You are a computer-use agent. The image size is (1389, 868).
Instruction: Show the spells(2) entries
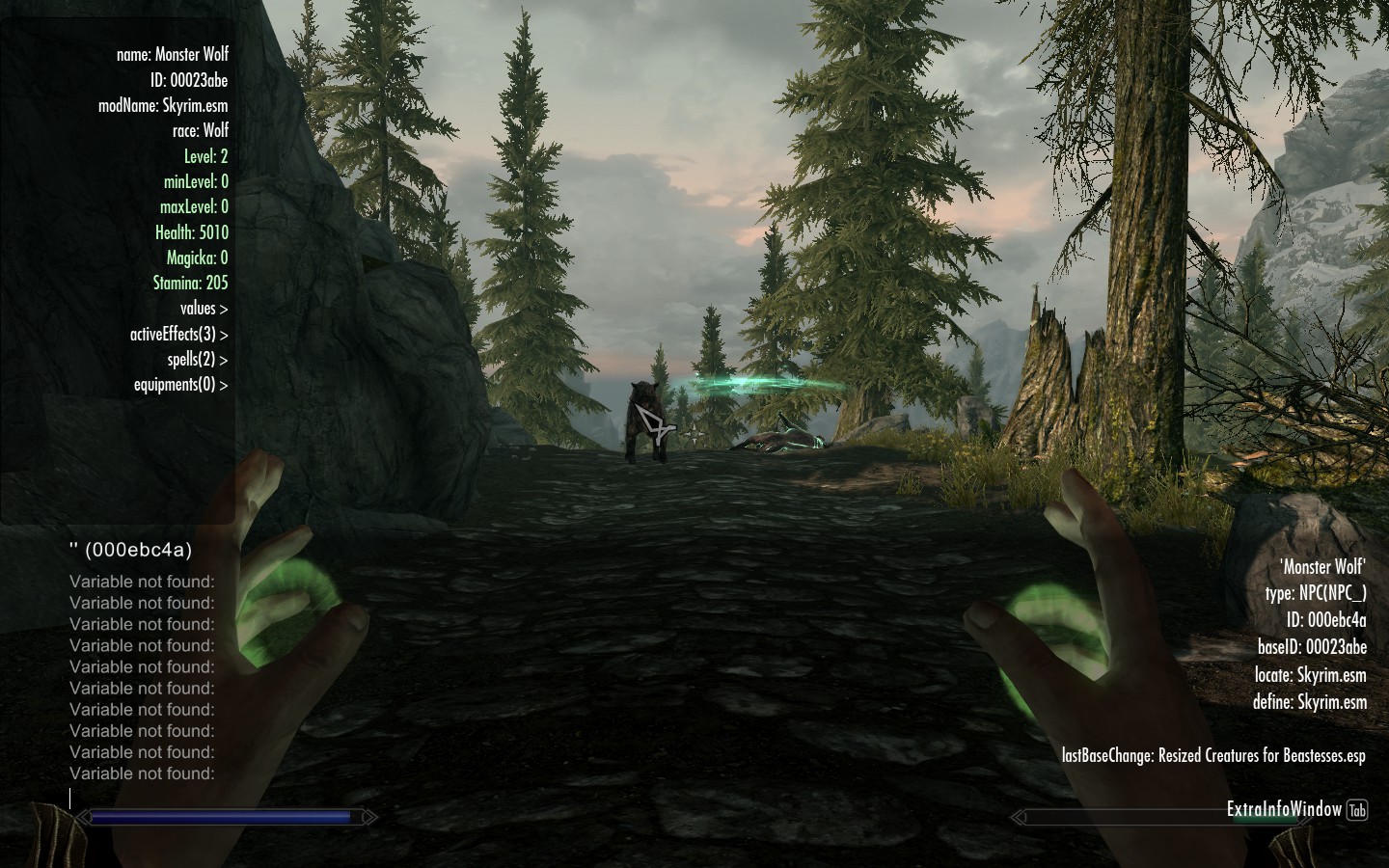tap(197, 360)
